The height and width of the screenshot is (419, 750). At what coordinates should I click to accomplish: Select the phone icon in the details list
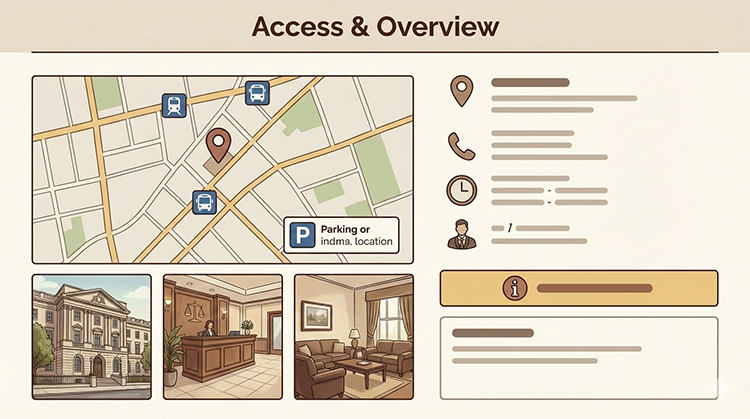click(461, 146)
